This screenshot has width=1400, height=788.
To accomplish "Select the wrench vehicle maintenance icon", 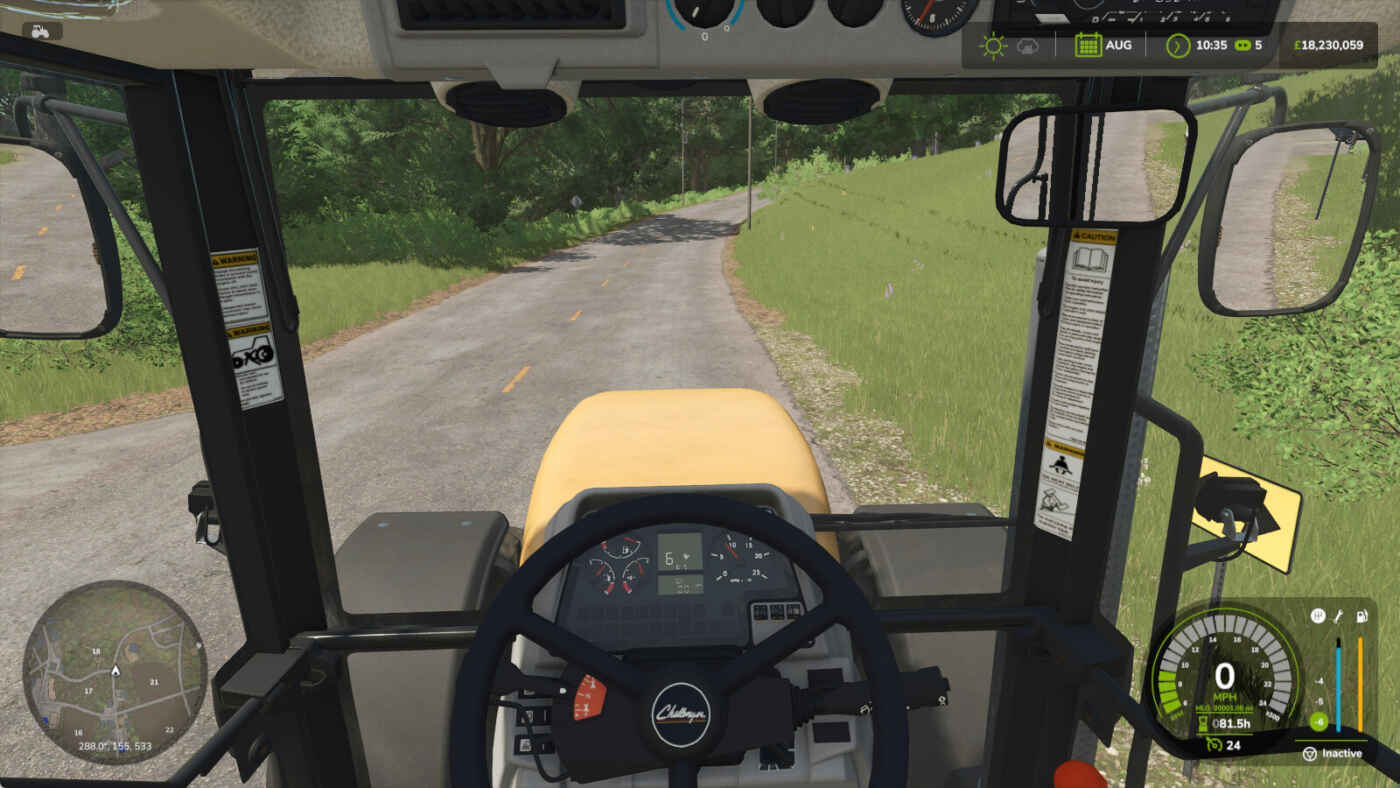I will (x=1338, y=615).
